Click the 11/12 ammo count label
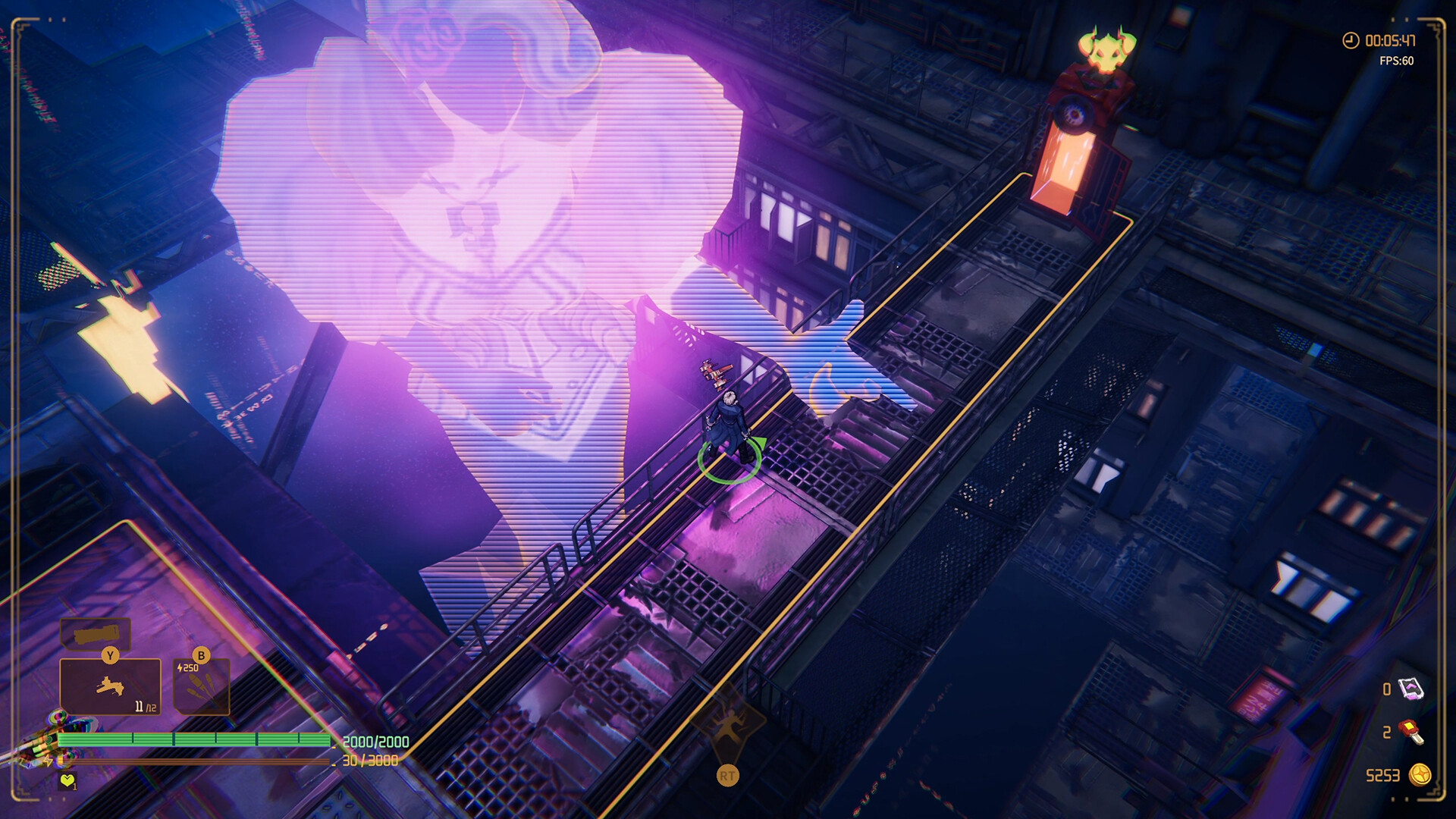The width and height of the screenshot is (1456, 819). coord(145,706)
